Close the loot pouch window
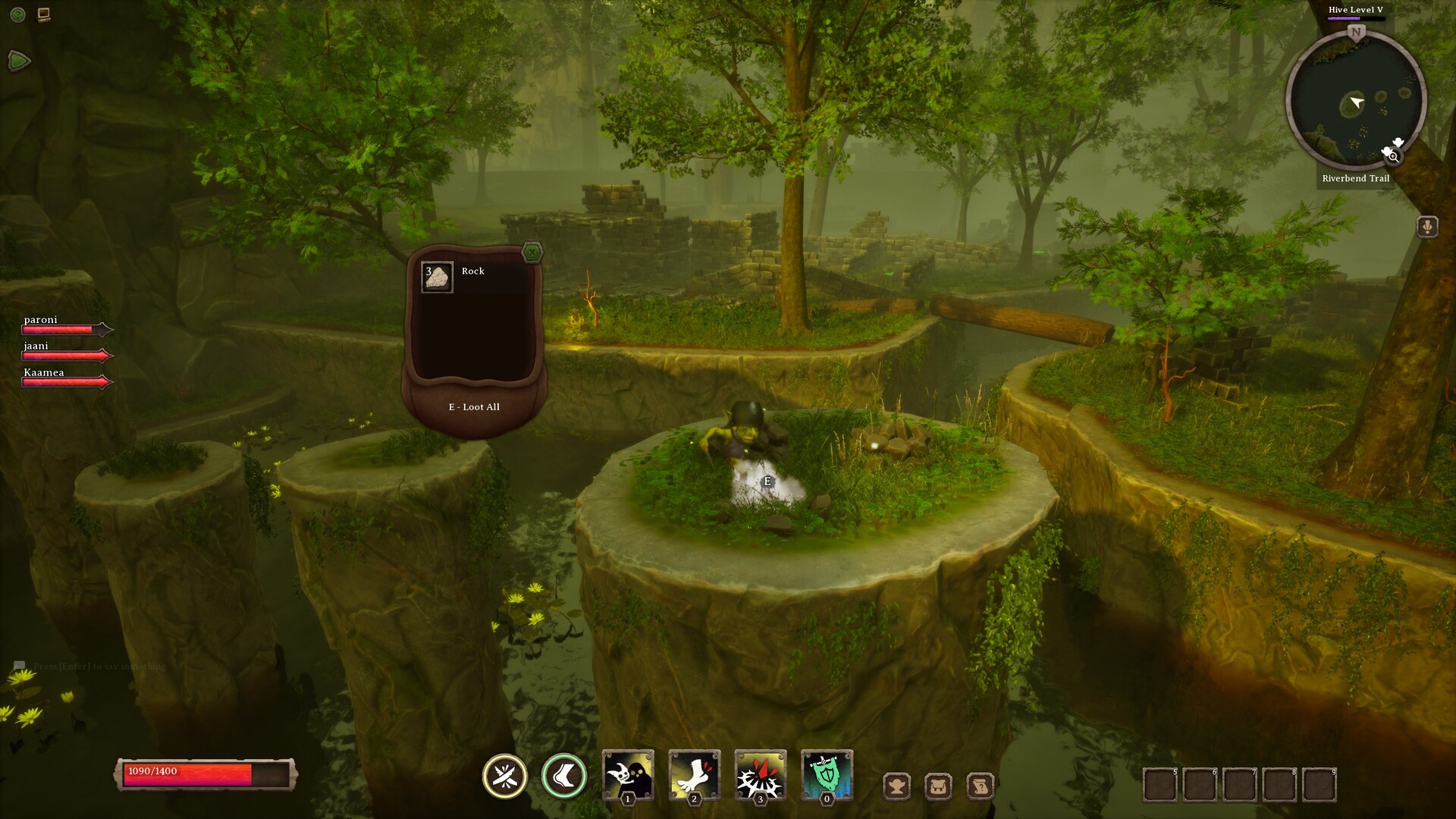Screen dimensions: 1456x819 click(532, 253)
